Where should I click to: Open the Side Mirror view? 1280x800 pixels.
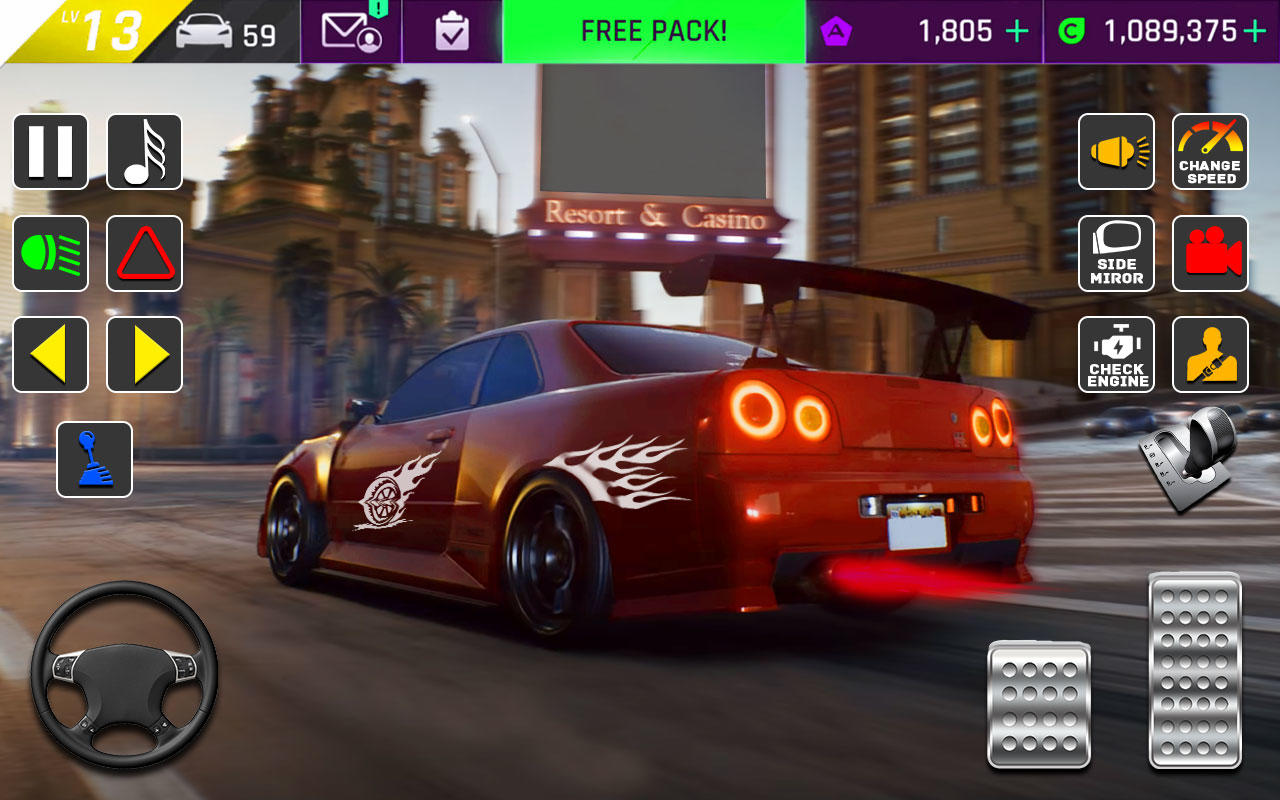point(1116,253)
